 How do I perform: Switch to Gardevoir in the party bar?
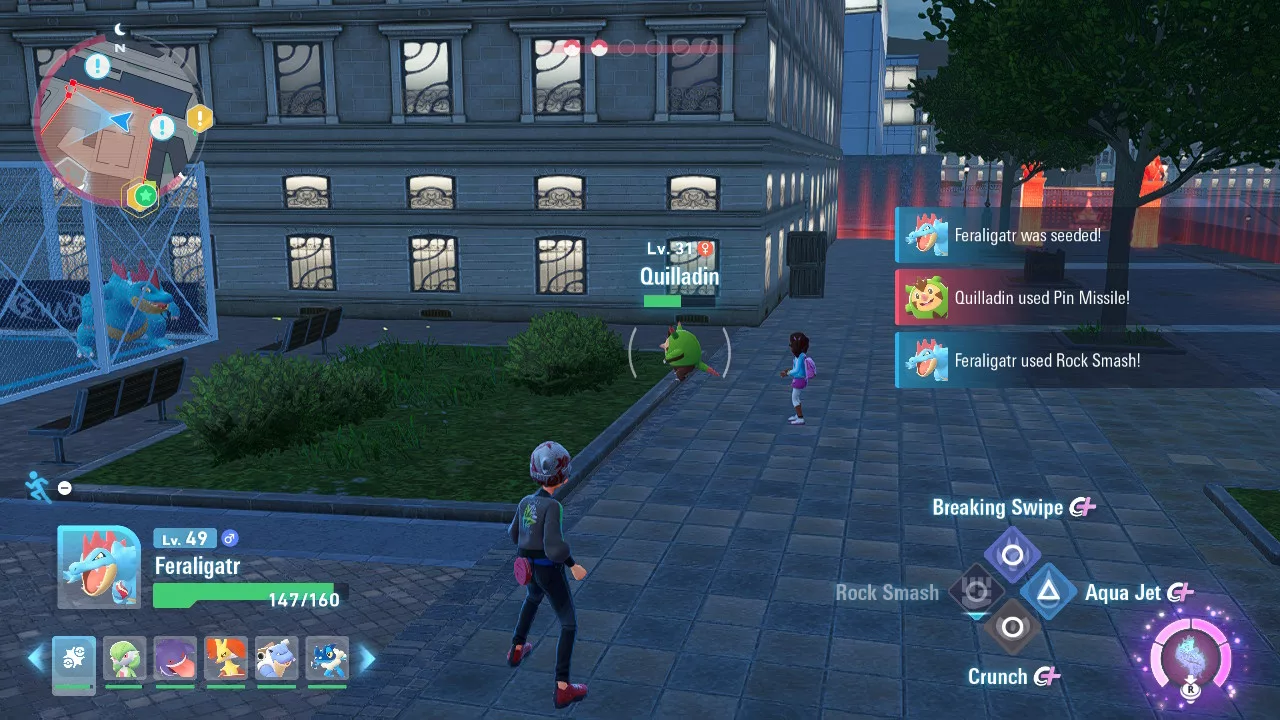(125, 660)
